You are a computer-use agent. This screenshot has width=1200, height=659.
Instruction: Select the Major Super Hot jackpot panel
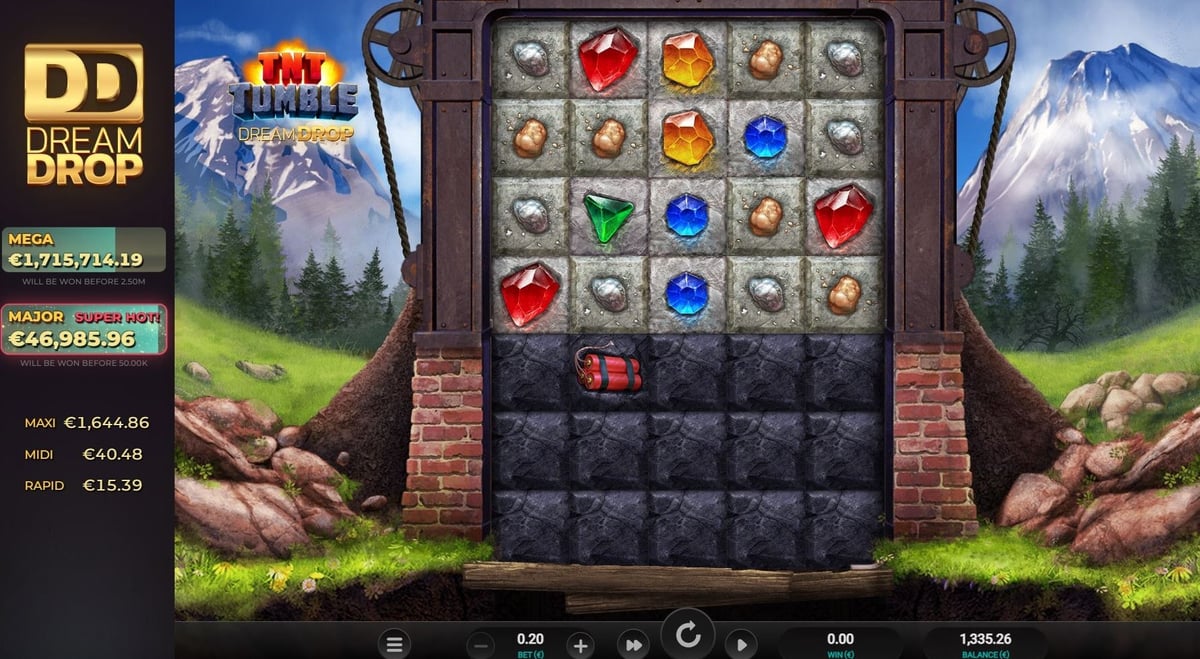pyautogui.click(x=84, y=330)
